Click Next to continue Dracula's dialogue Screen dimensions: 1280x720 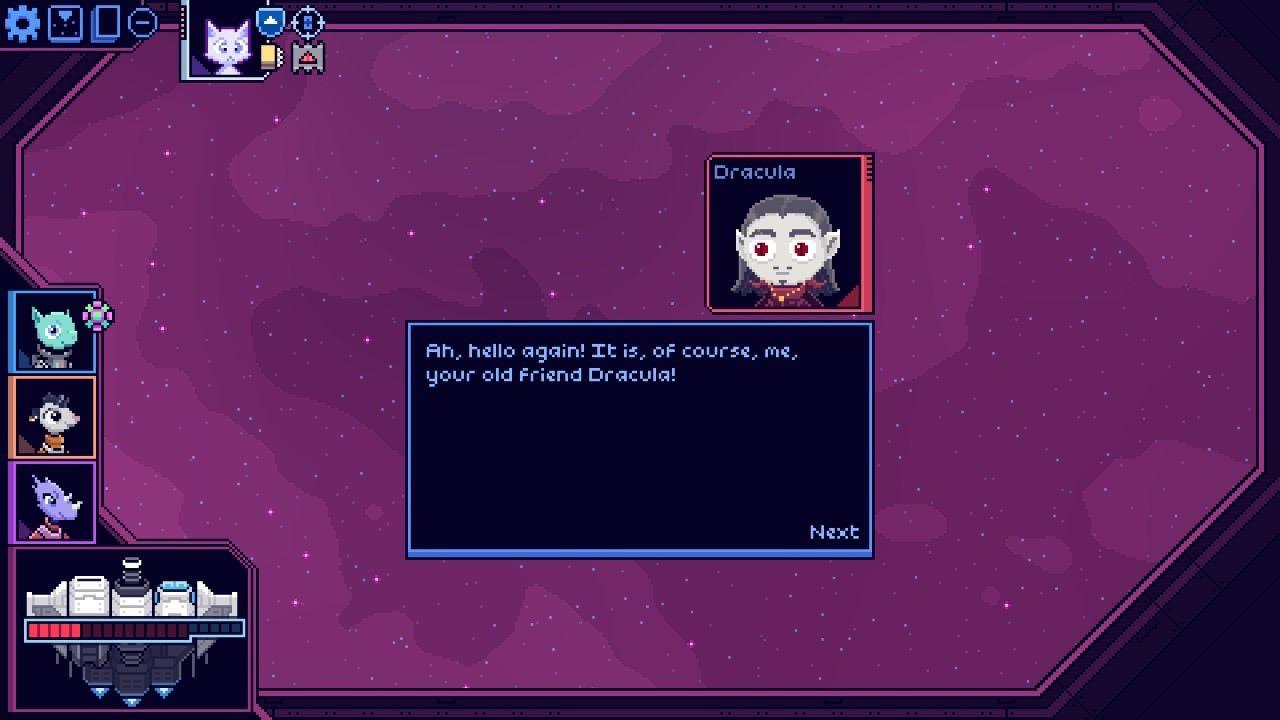834,532
